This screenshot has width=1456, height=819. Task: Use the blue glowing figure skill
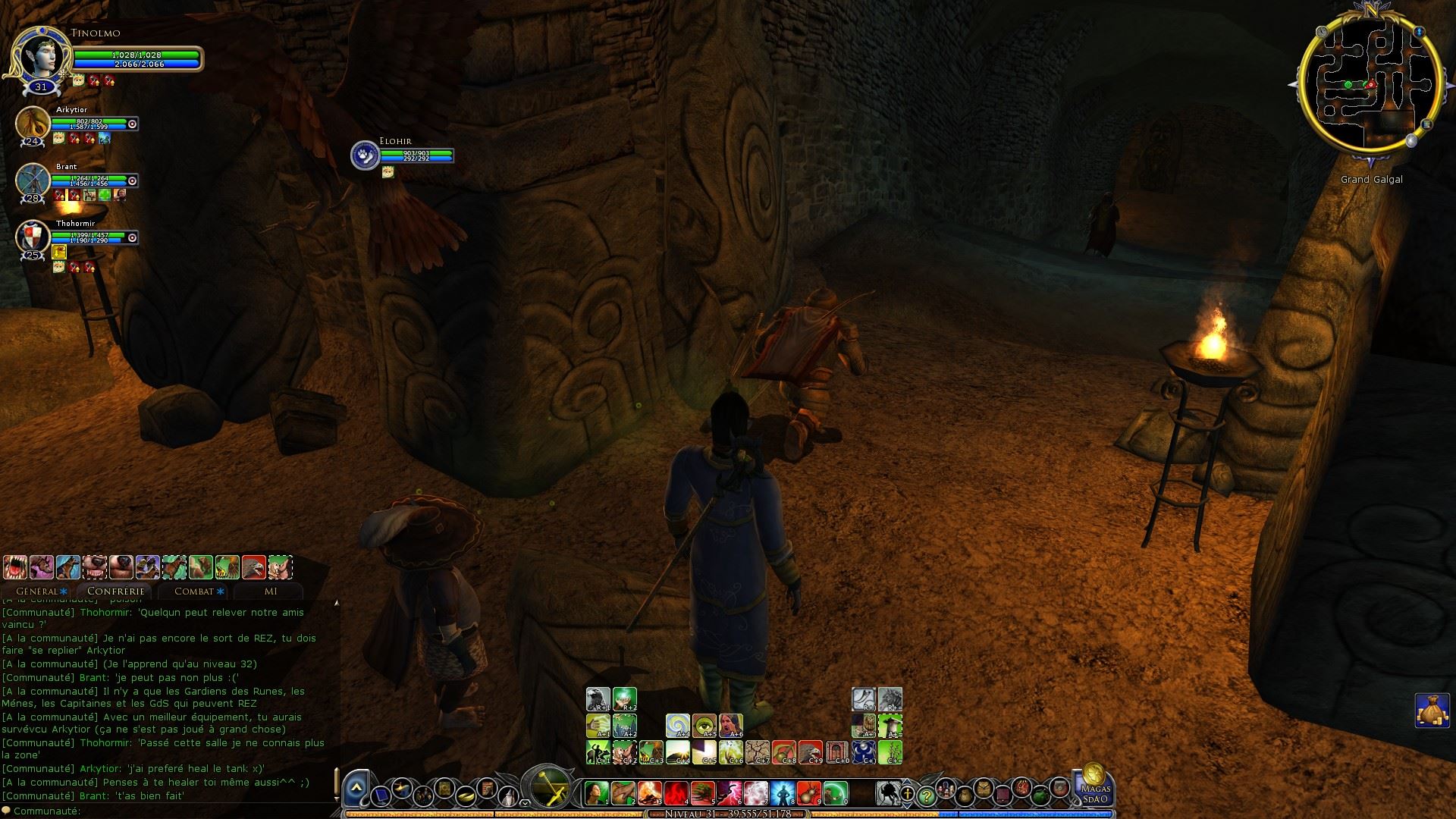tap(783, 793)
